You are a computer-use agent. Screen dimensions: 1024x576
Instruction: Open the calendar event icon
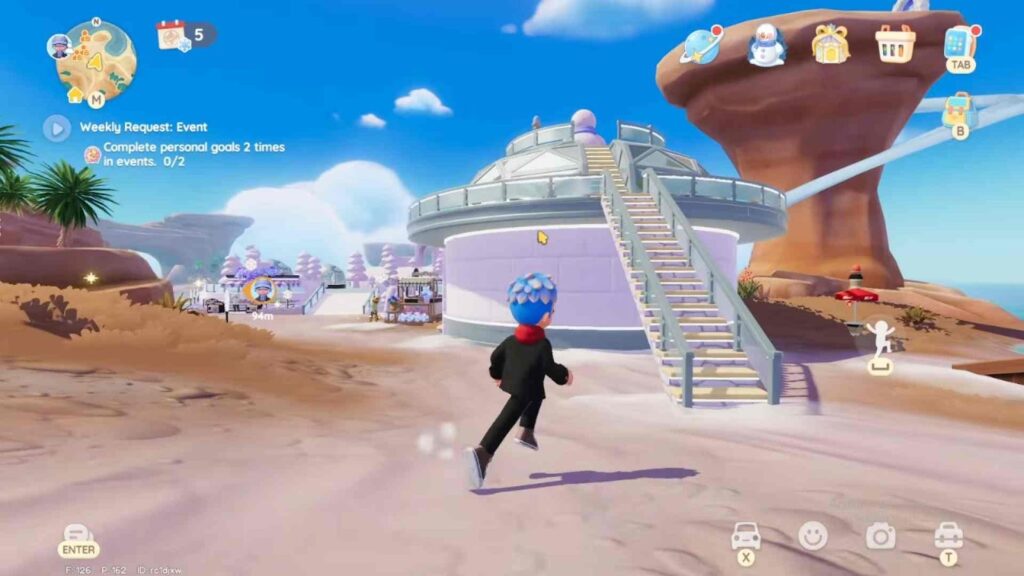point(172,35)
